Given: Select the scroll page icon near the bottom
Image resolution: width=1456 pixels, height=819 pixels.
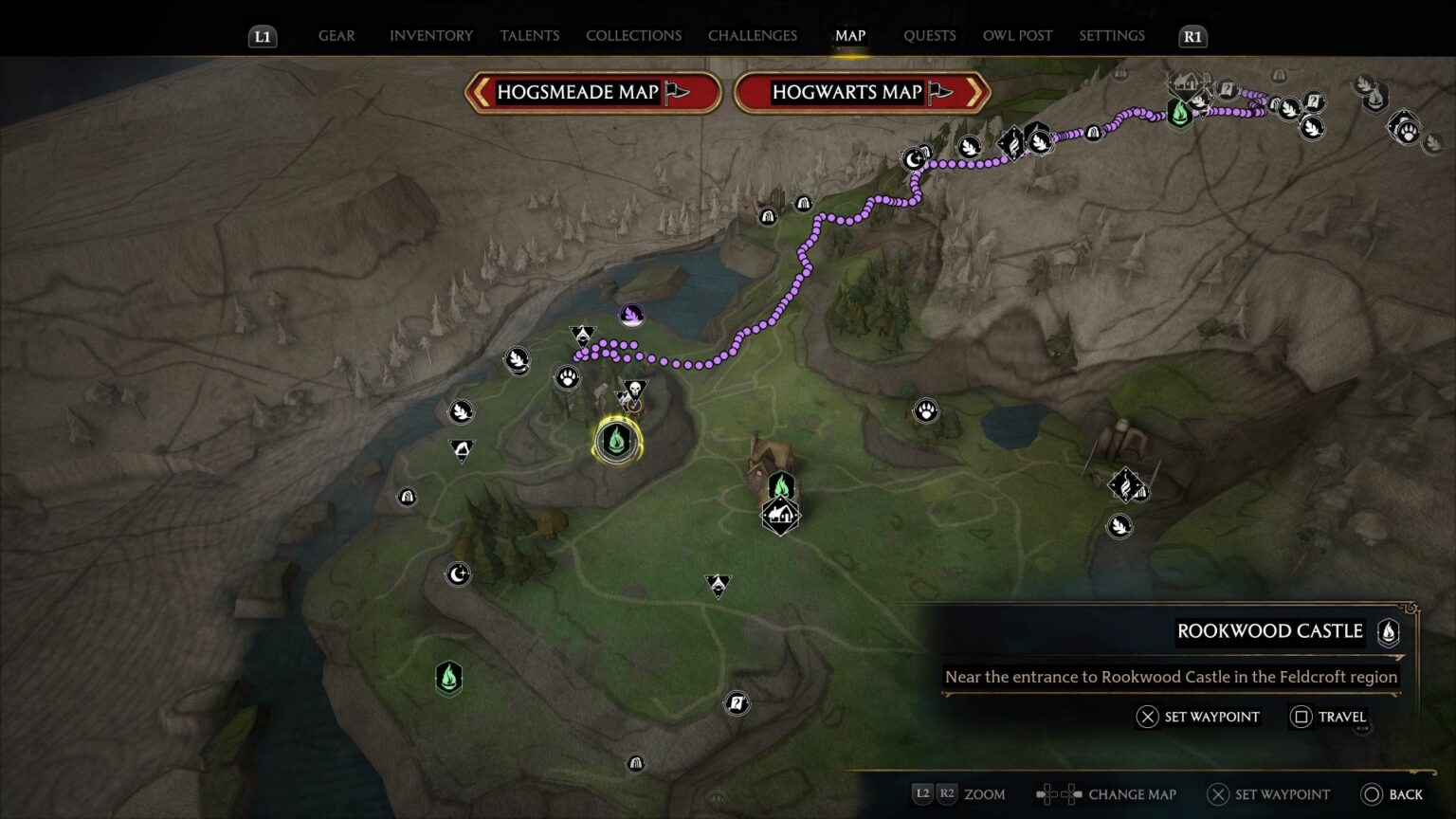Looking at the screenshot, I should tap(736, 704).
